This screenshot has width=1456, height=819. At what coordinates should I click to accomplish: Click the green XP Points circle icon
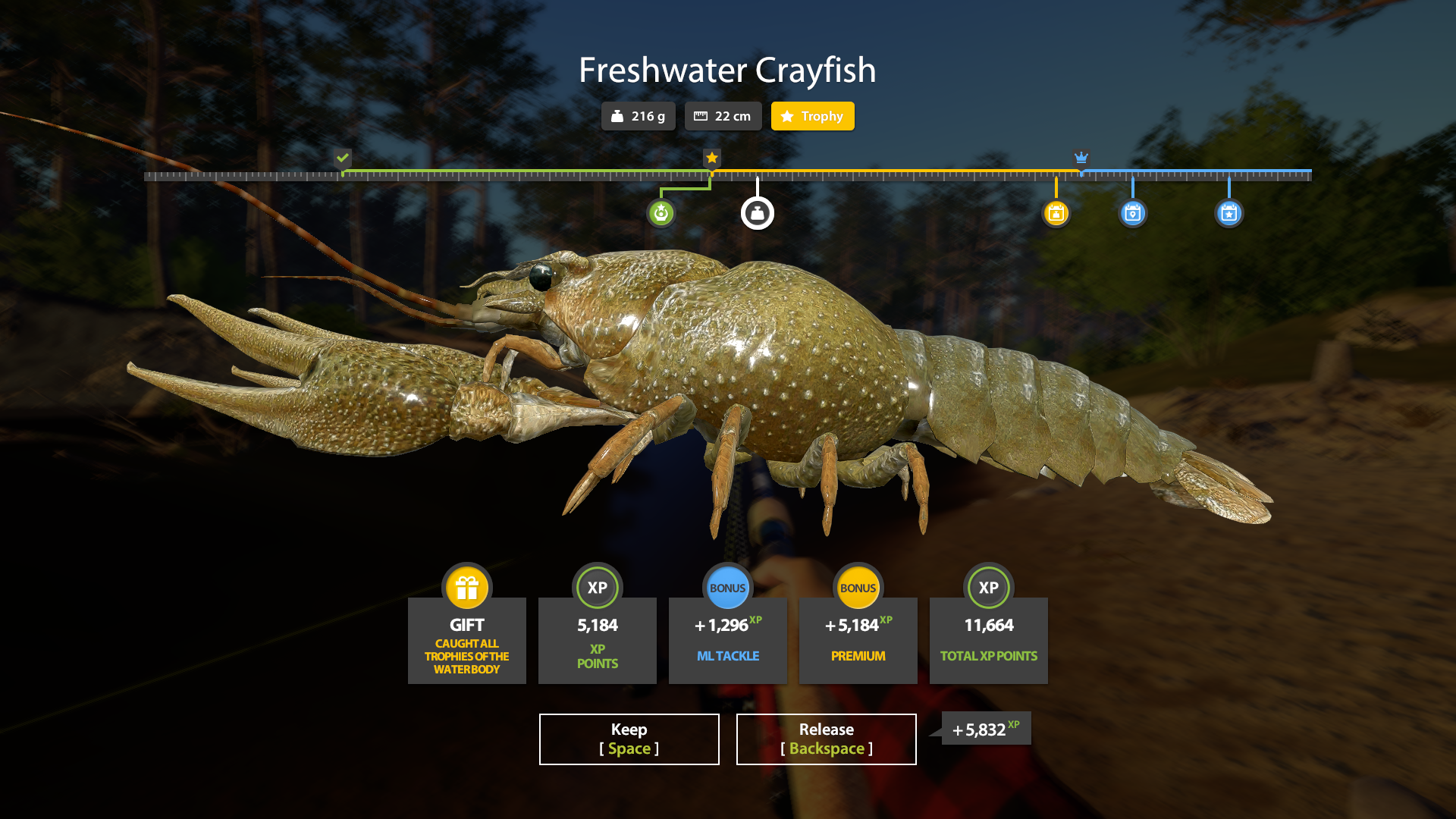[x=598, y=587]
